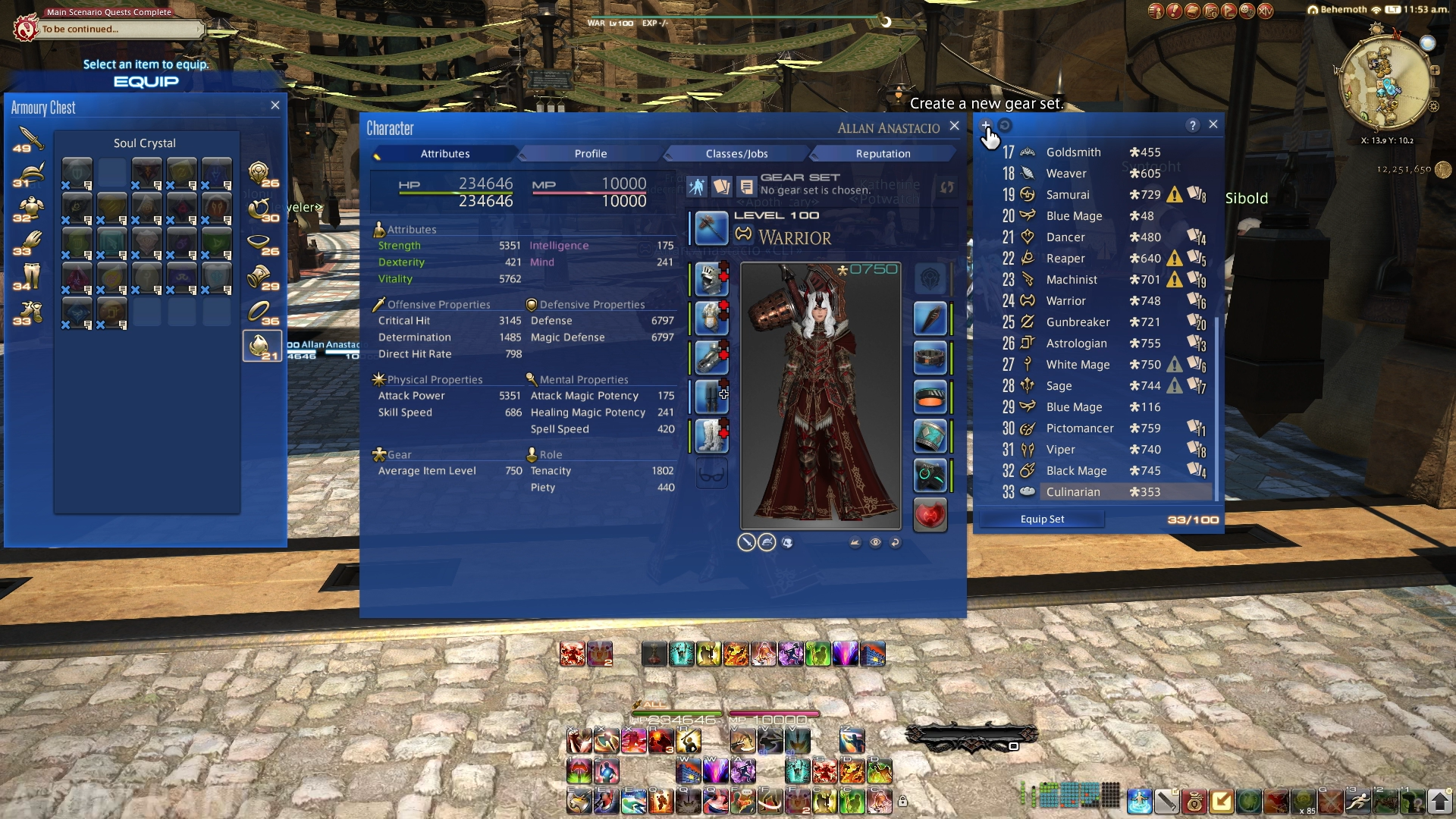Select the Attributes tab
The image size is (1456, 819).
[x=445, y=154]
